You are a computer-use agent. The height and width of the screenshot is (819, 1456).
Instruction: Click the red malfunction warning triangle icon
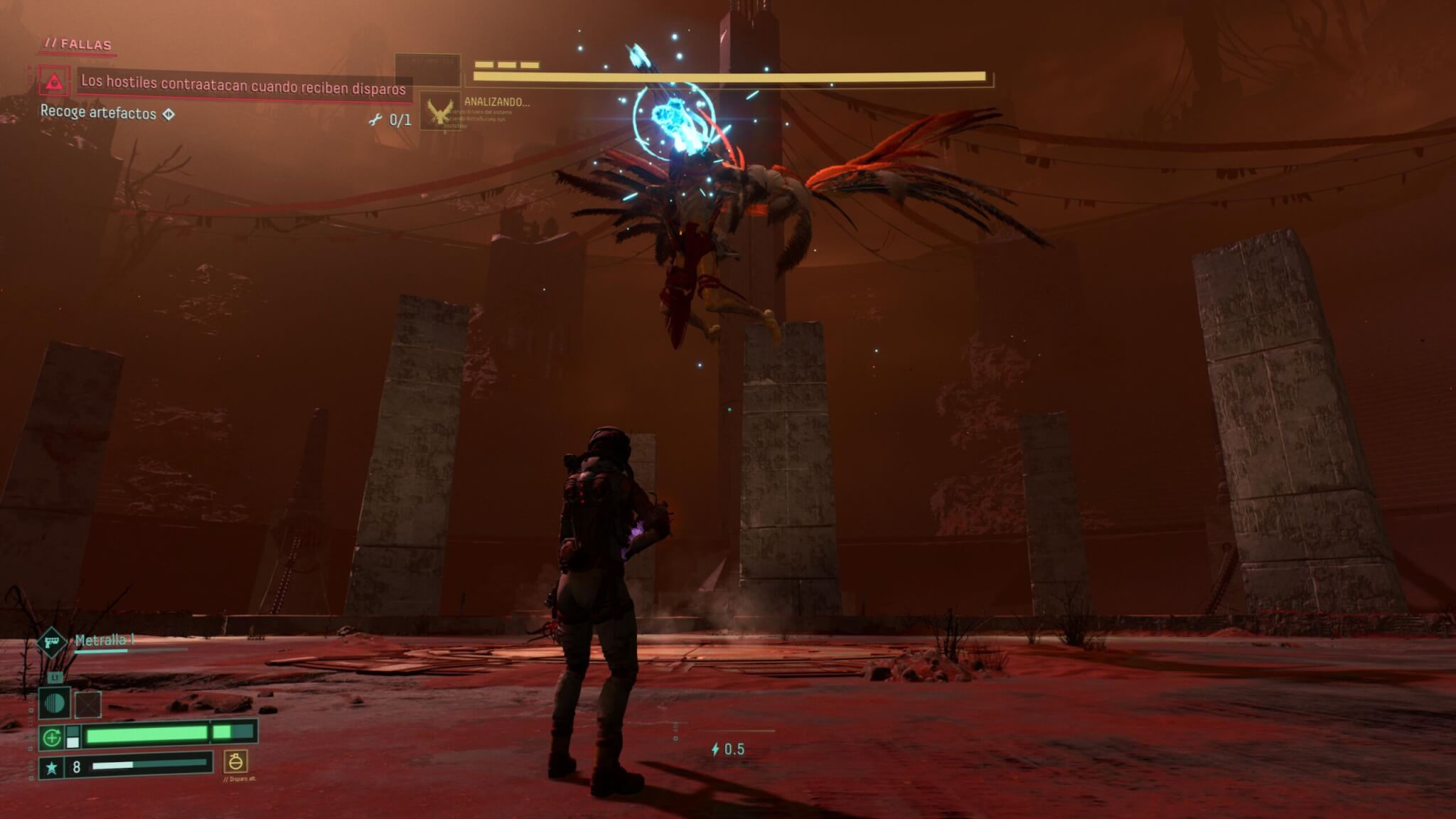[x=54, y=82]
